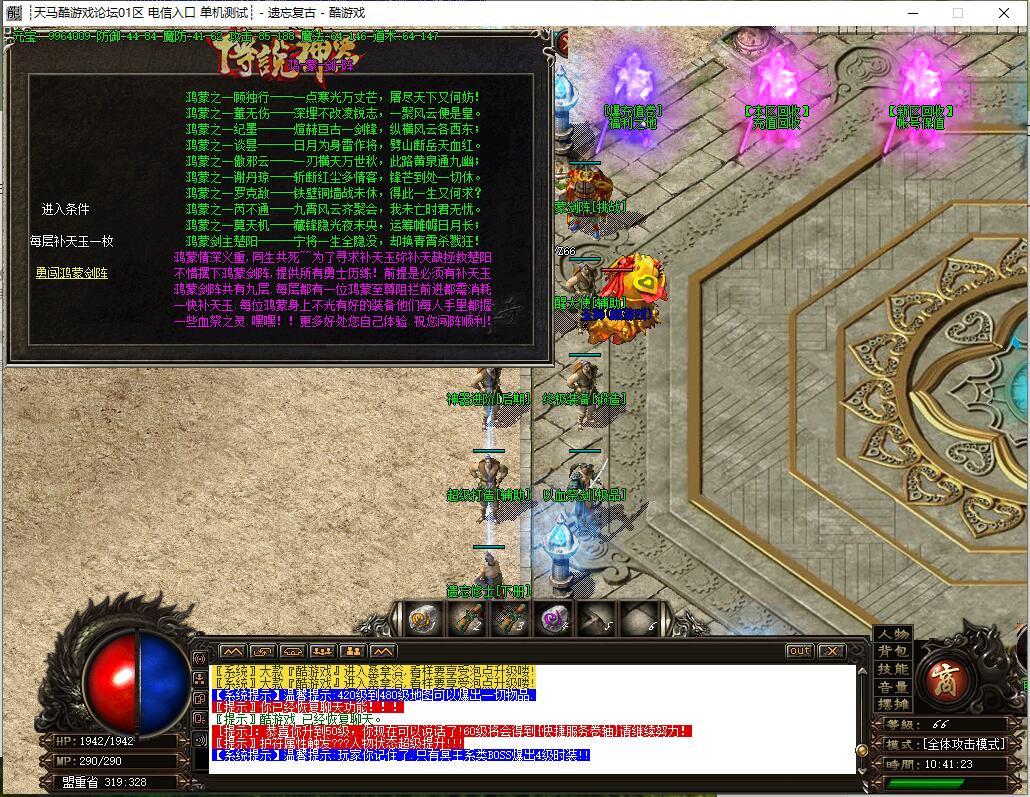Close the chat box with its X button
Screen dimensions: 1030x797
pyautogui.click(x=831, y=651)
